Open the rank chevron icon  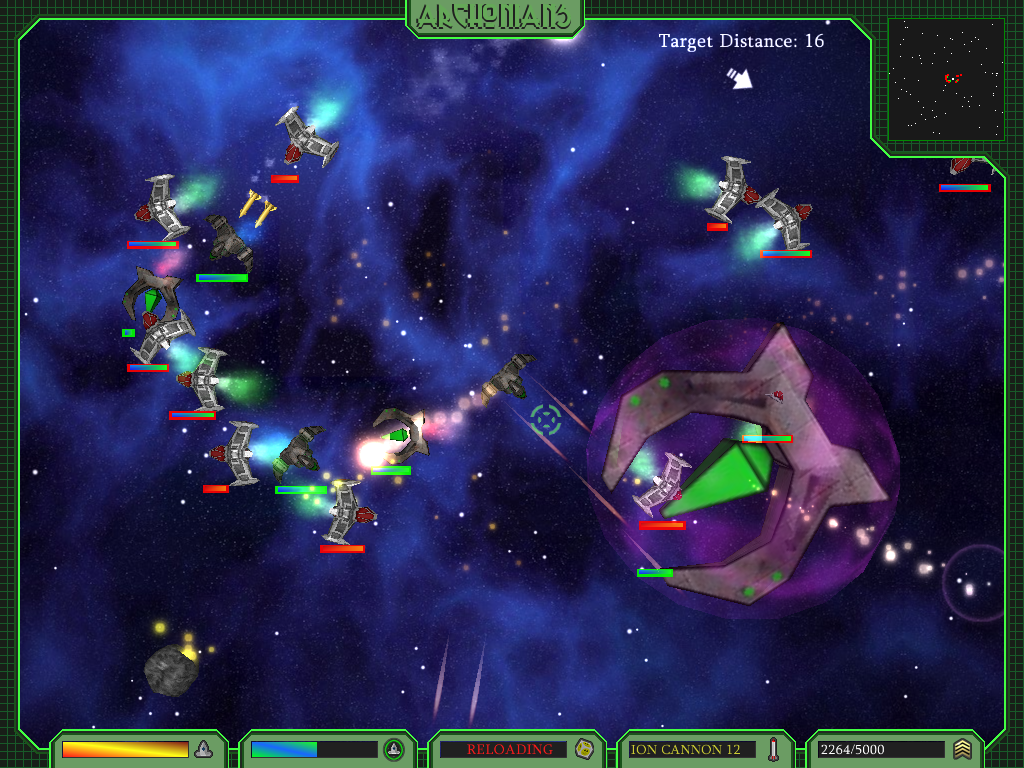coord(962,749)
